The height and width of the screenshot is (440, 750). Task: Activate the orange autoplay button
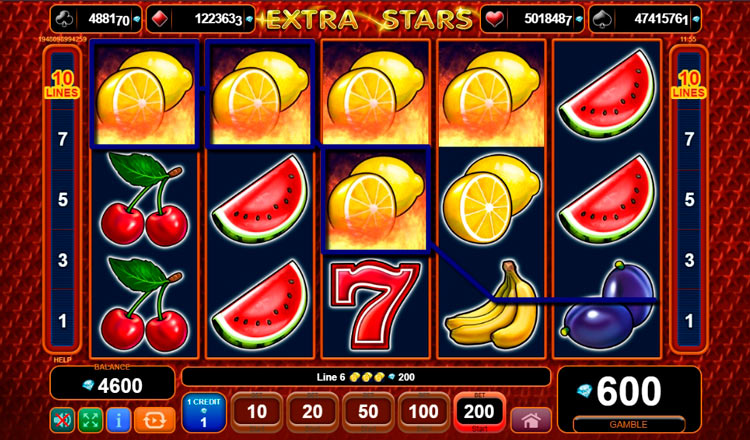153,418
